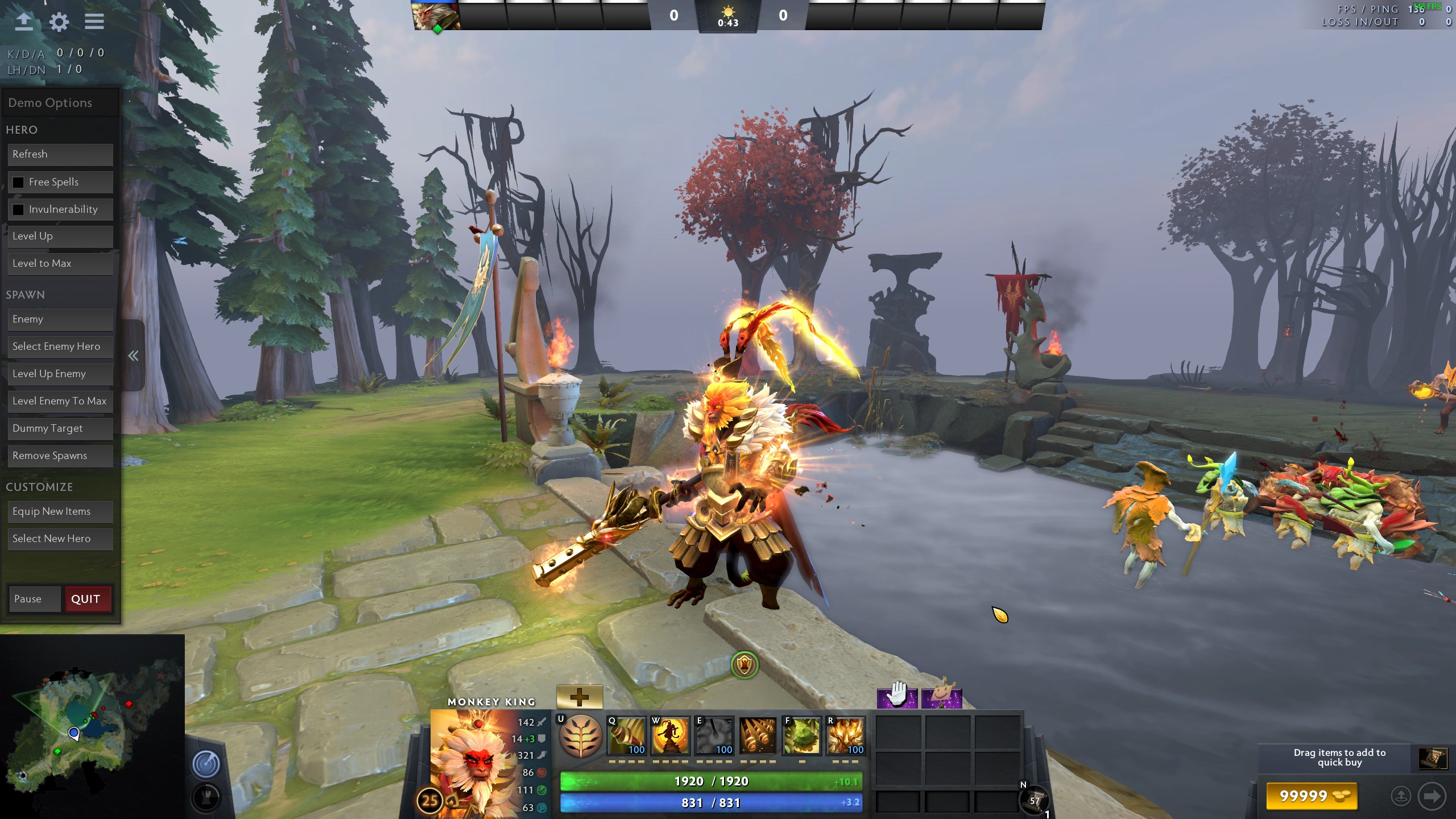
Task: Quit the demo with QUIT button
Action: coord(88,599)
